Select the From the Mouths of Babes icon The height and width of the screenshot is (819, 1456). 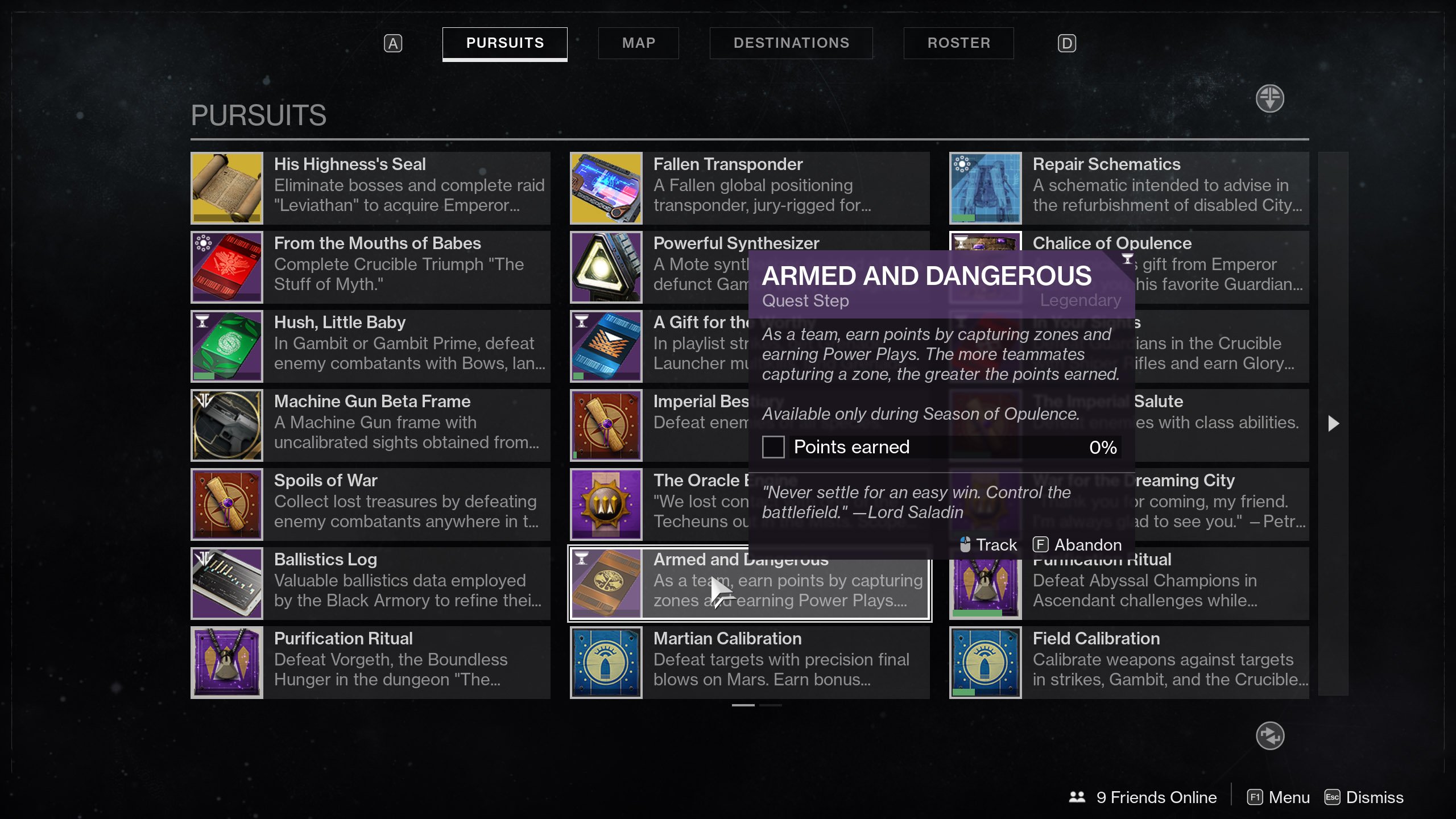(x=226, y=267)
